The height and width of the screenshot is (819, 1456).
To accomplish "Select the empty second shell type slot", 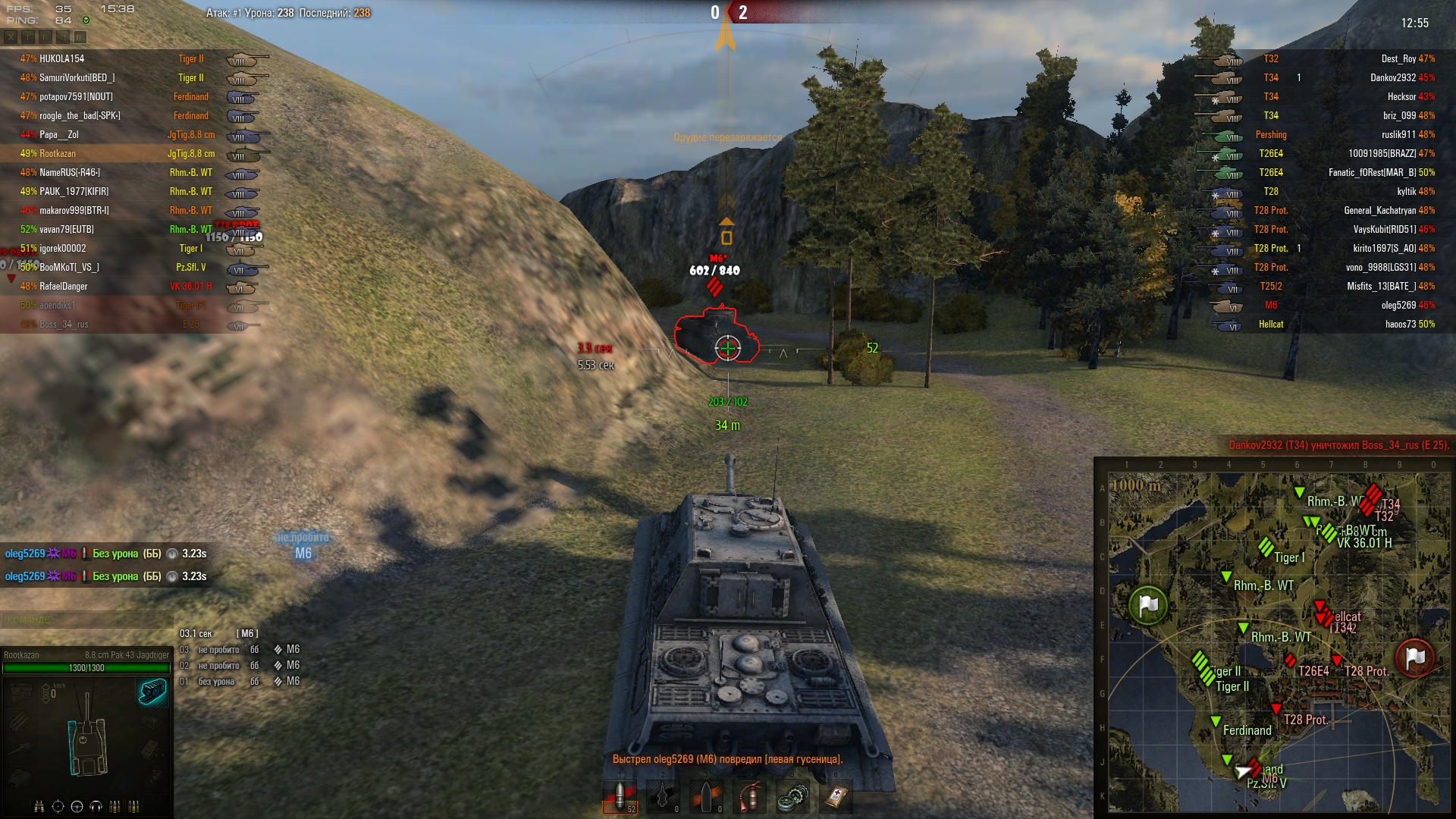I will (x=663, y=797).
